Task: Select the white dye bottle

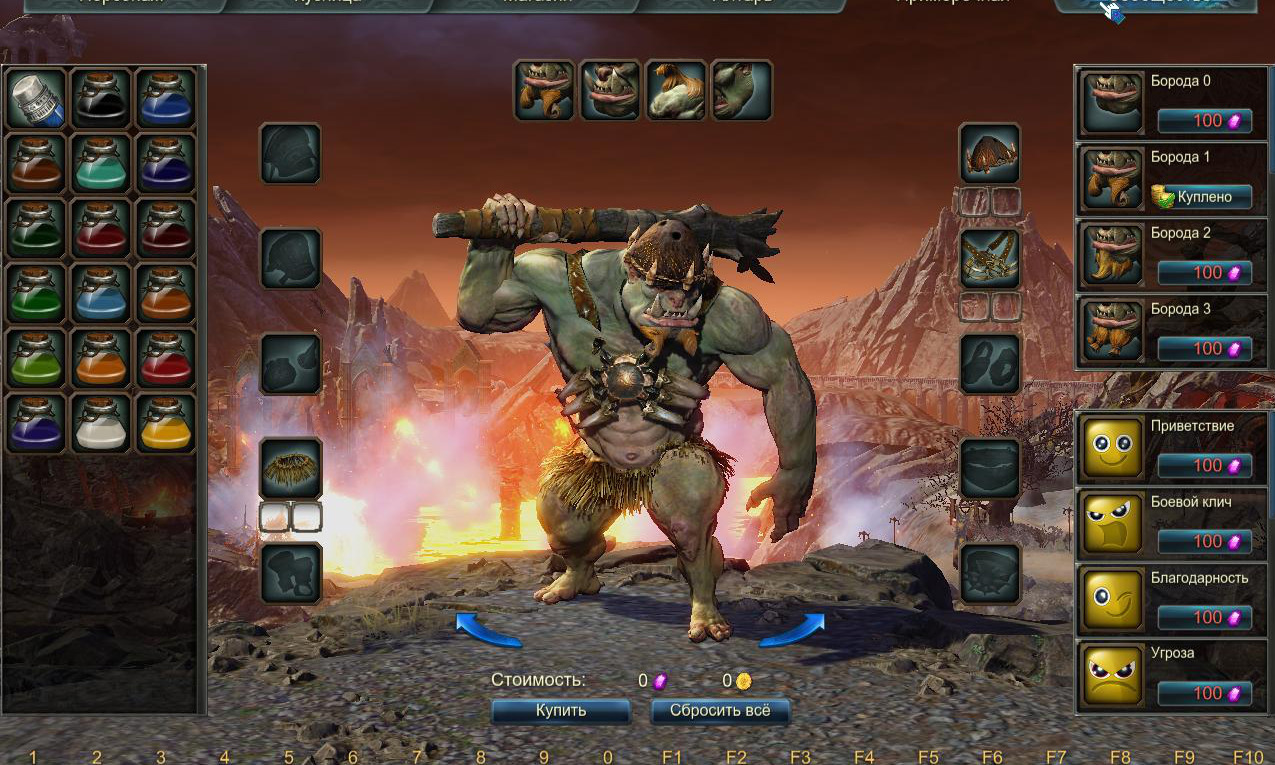Action: click(101, 423)
